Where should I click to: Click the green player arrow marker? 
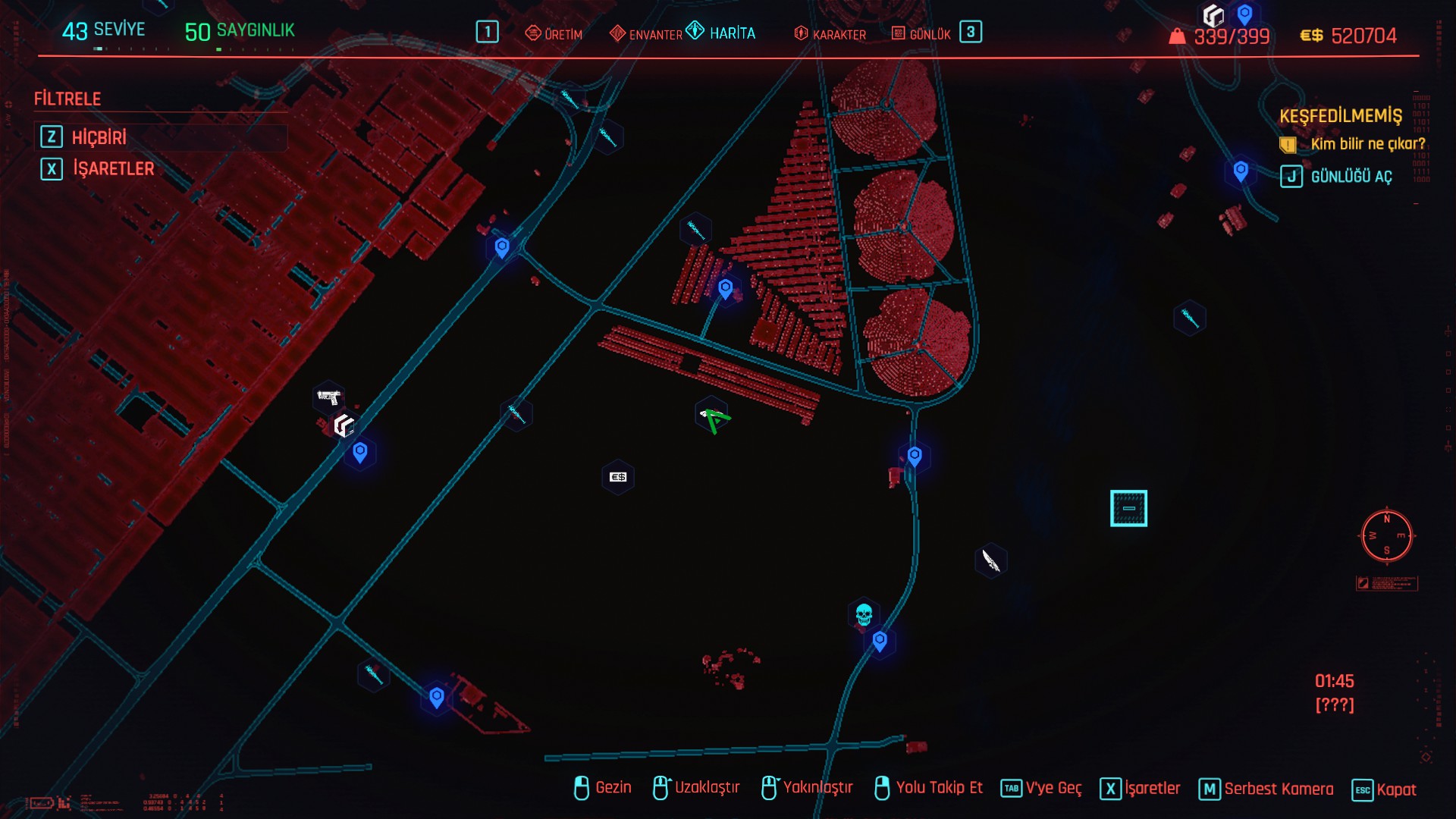pyautogui.click(x=714, y=418)
